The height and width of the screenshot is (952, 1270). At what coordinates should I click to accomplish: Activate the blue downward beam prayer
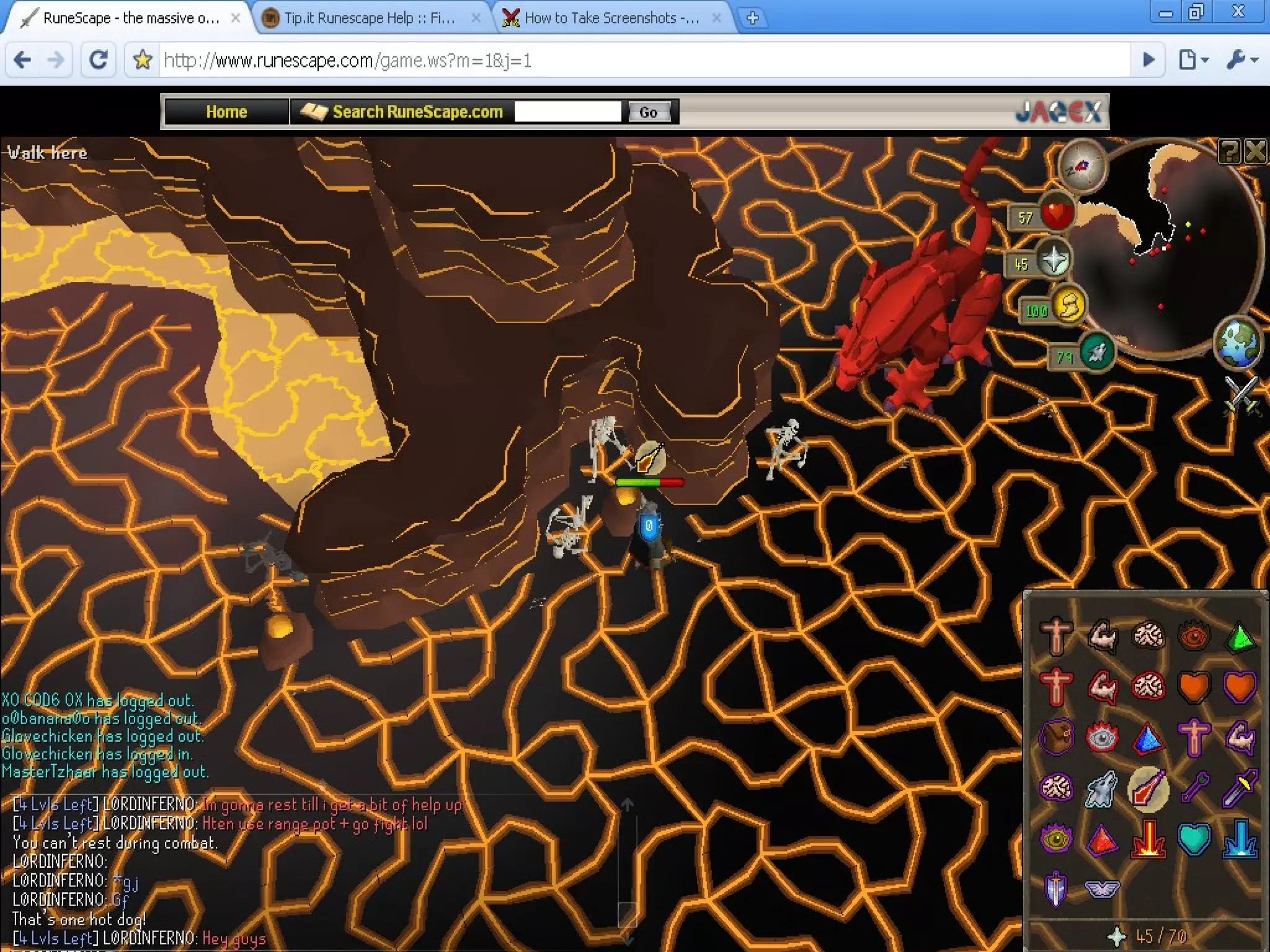[1240, 839]
